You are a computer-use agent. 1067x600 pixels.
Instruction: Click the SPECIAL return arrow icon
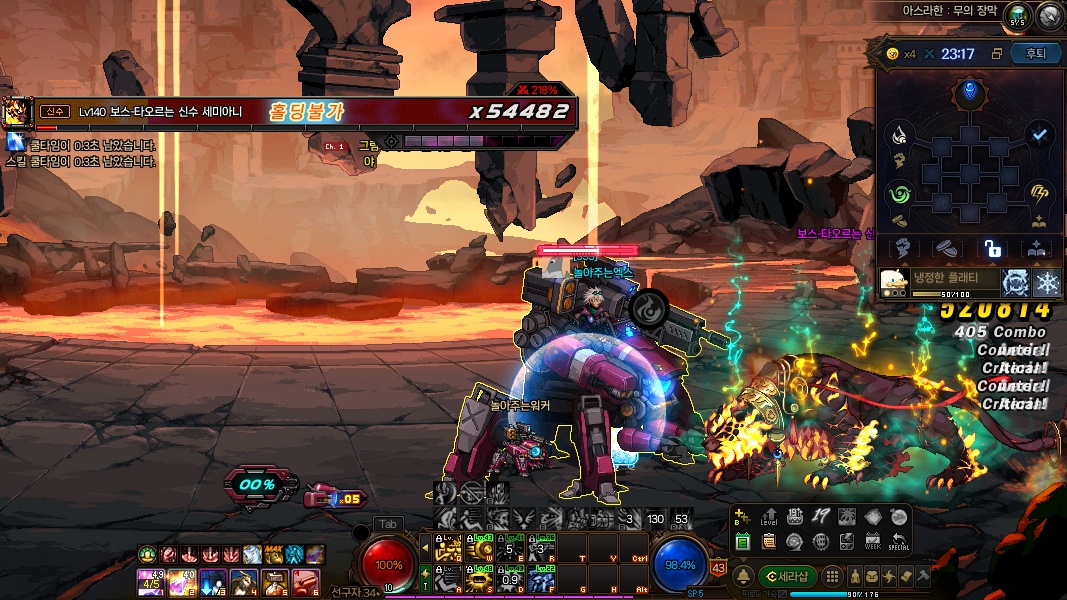tap(898, 541)
